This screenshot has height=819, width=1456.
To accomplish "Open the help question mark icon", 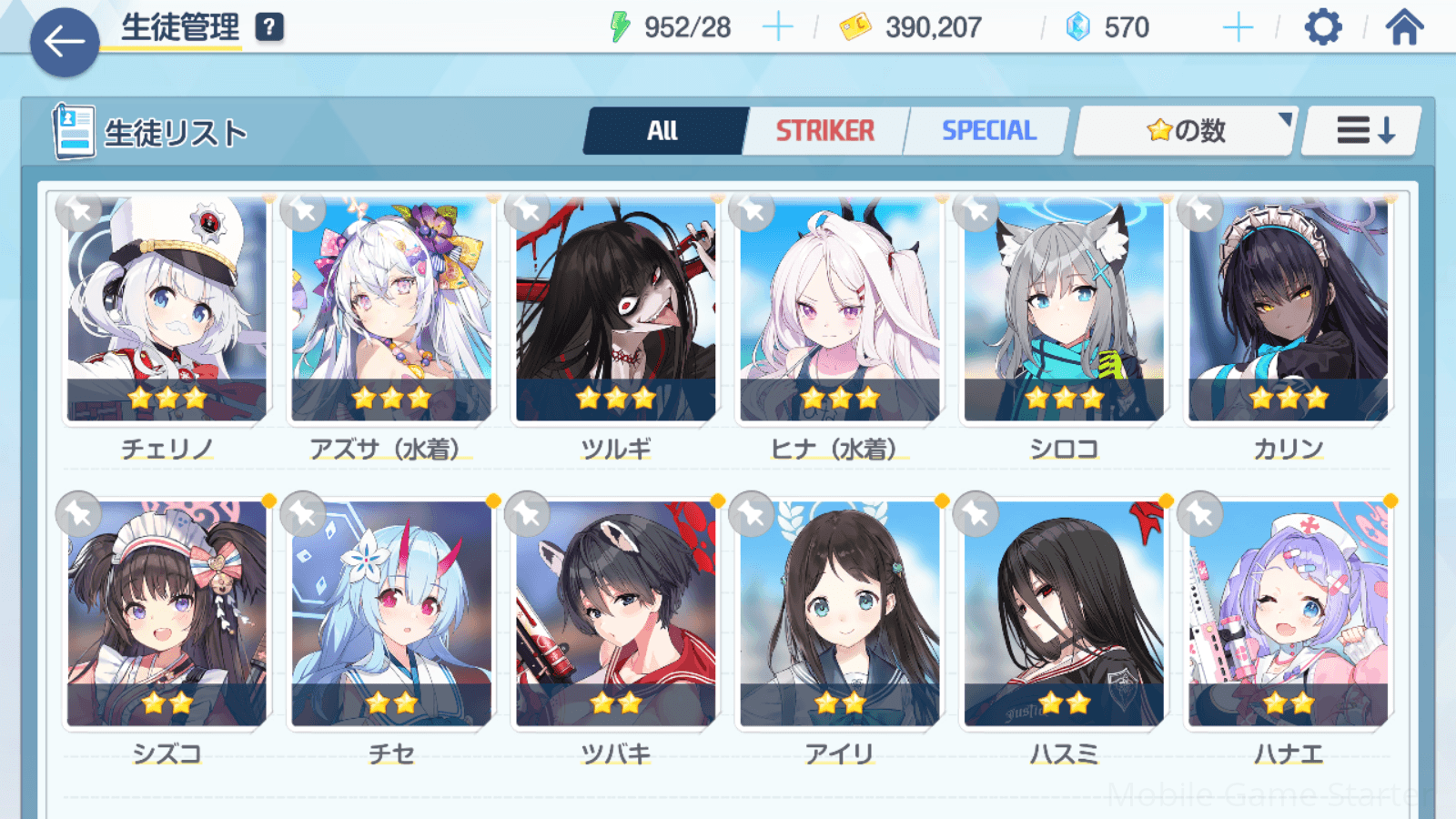I will 269,27.
